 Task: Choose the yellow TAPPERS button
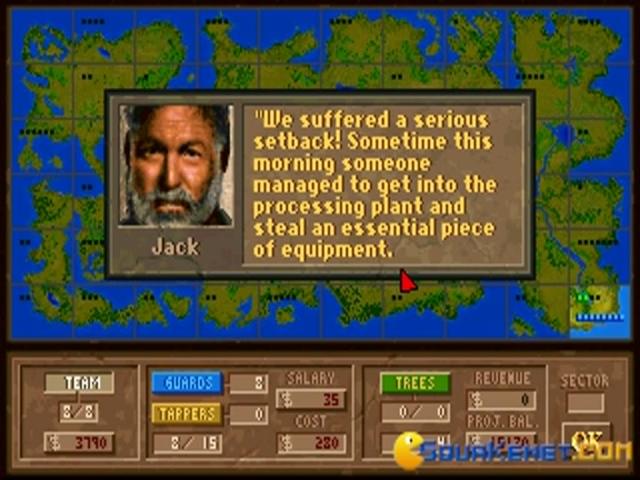(187, 413)
